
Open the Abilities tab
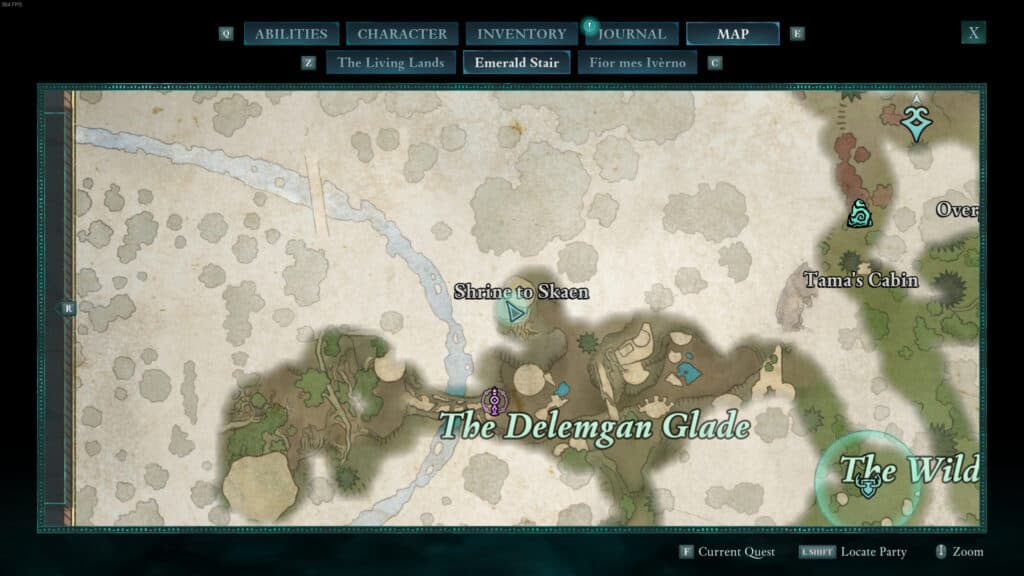[291, 34]
